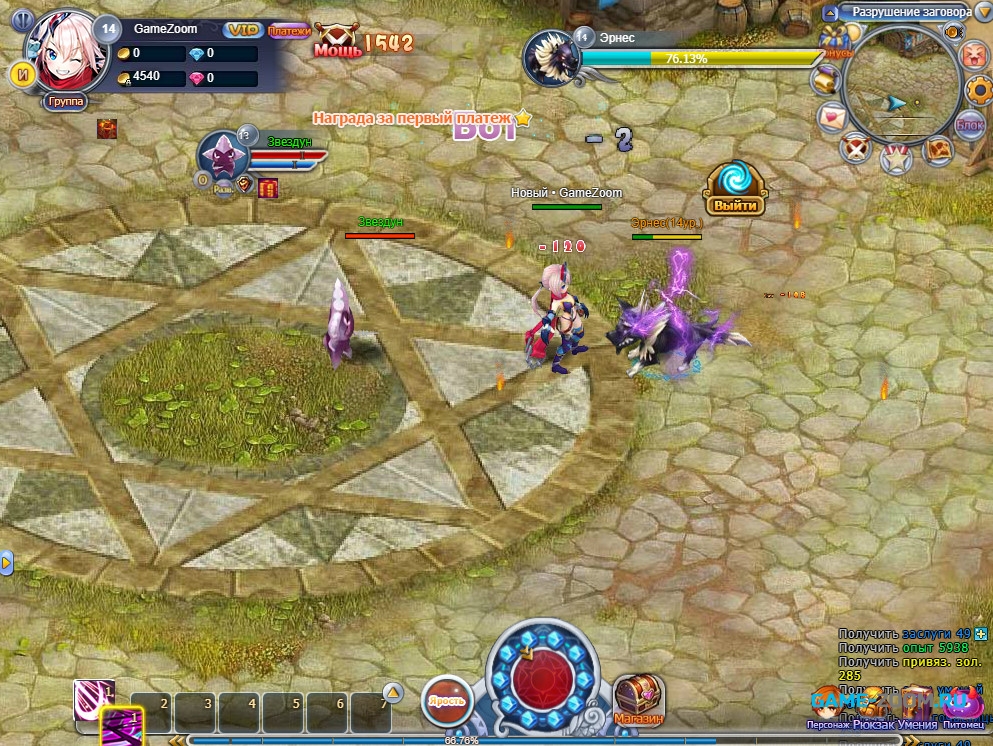
Task: Open the Платежи payments button
Action: pyautogui.click(x=289, y=31)
